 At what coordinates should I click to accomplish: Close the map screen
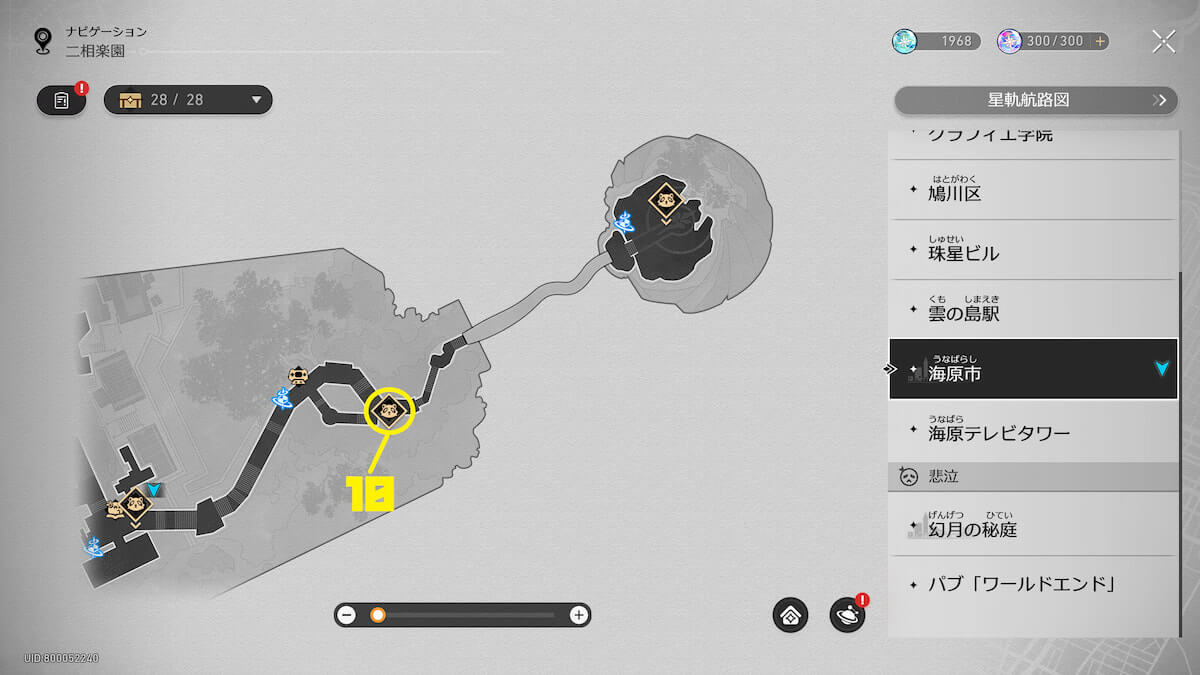point(1163,41)
